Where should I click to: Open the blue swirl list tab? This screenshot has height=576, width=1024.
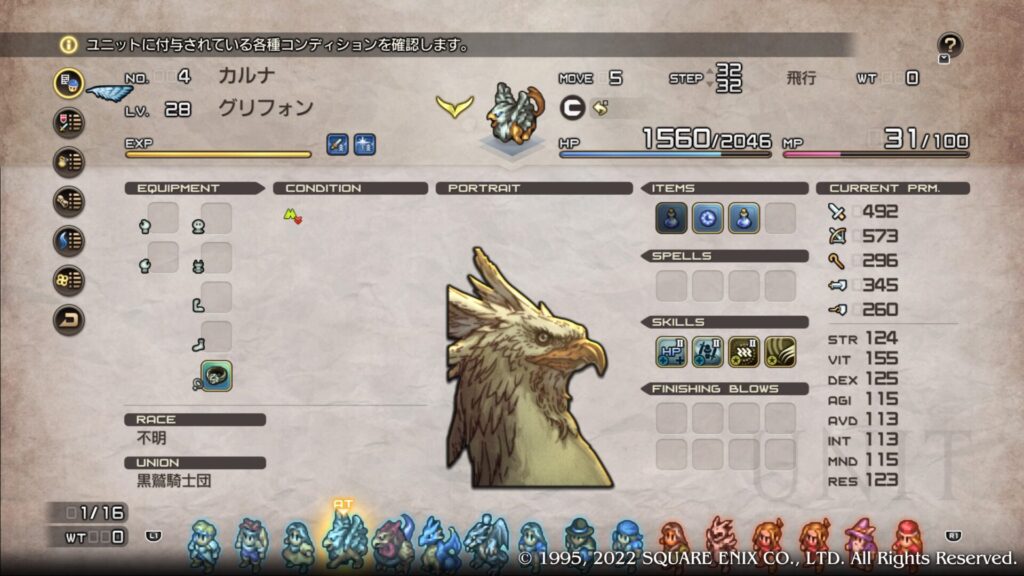point(69,241)
